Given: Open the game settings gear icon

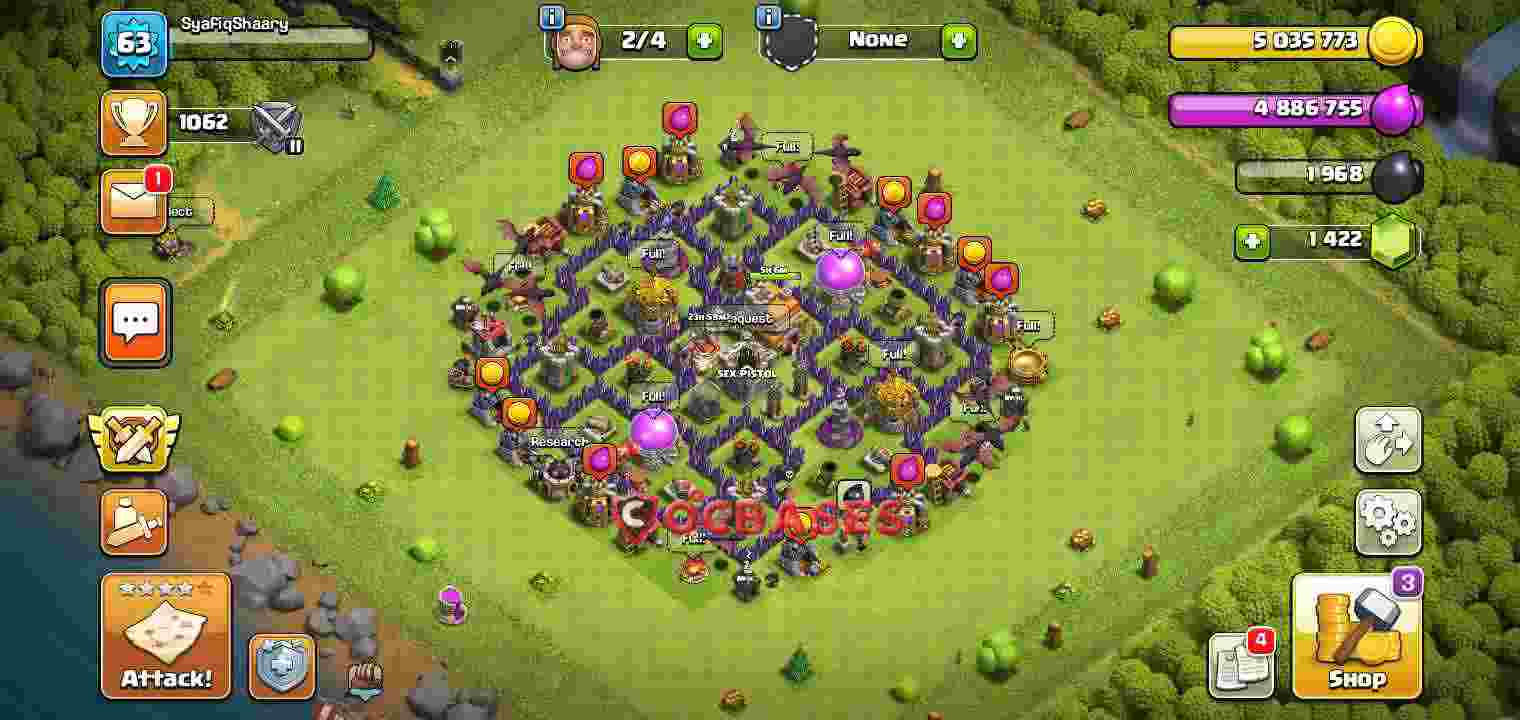Looking at the screenshot, I should pos(1386,522).
